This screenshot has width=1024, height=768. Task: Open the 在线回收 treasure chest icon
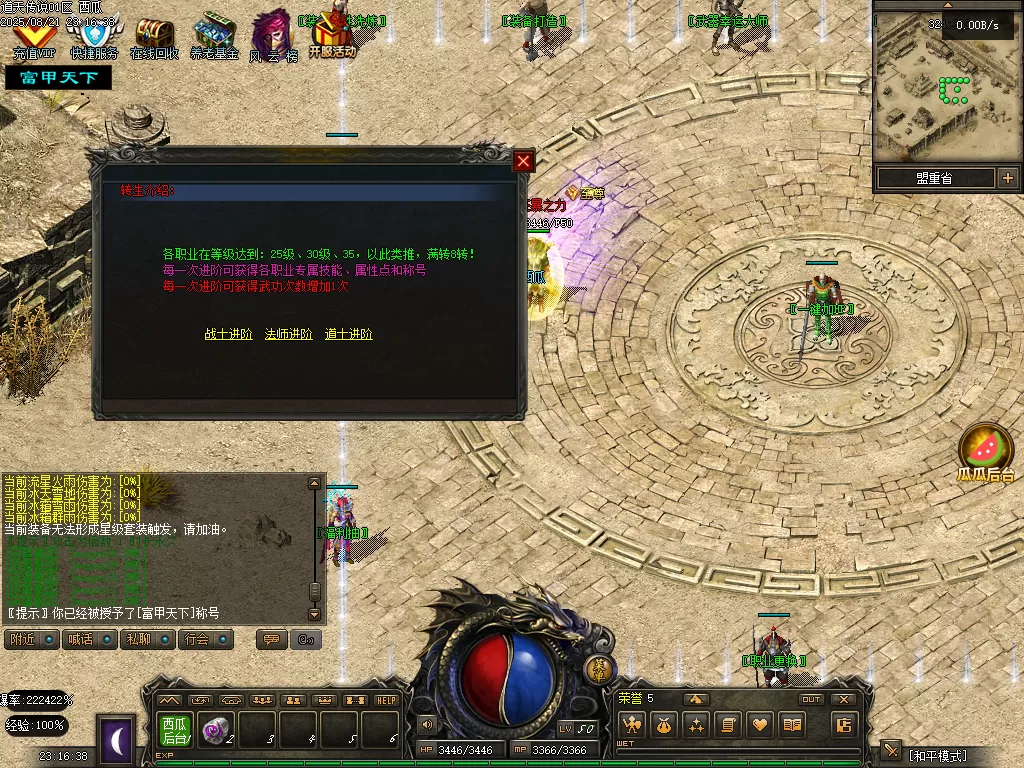pyautogui.click(x=154, y=38)
